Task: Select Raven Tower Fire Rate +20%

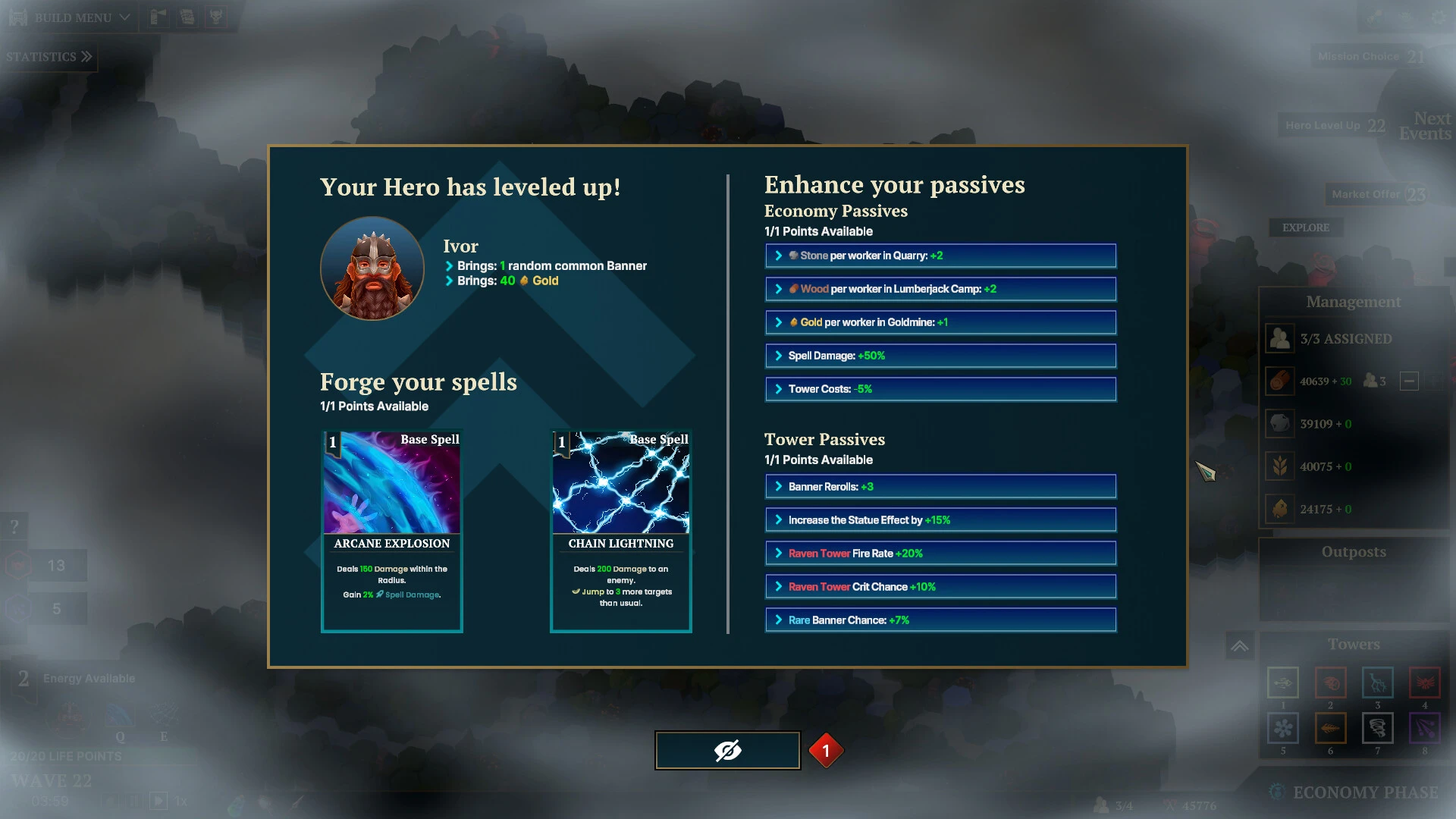Action: 940,554
